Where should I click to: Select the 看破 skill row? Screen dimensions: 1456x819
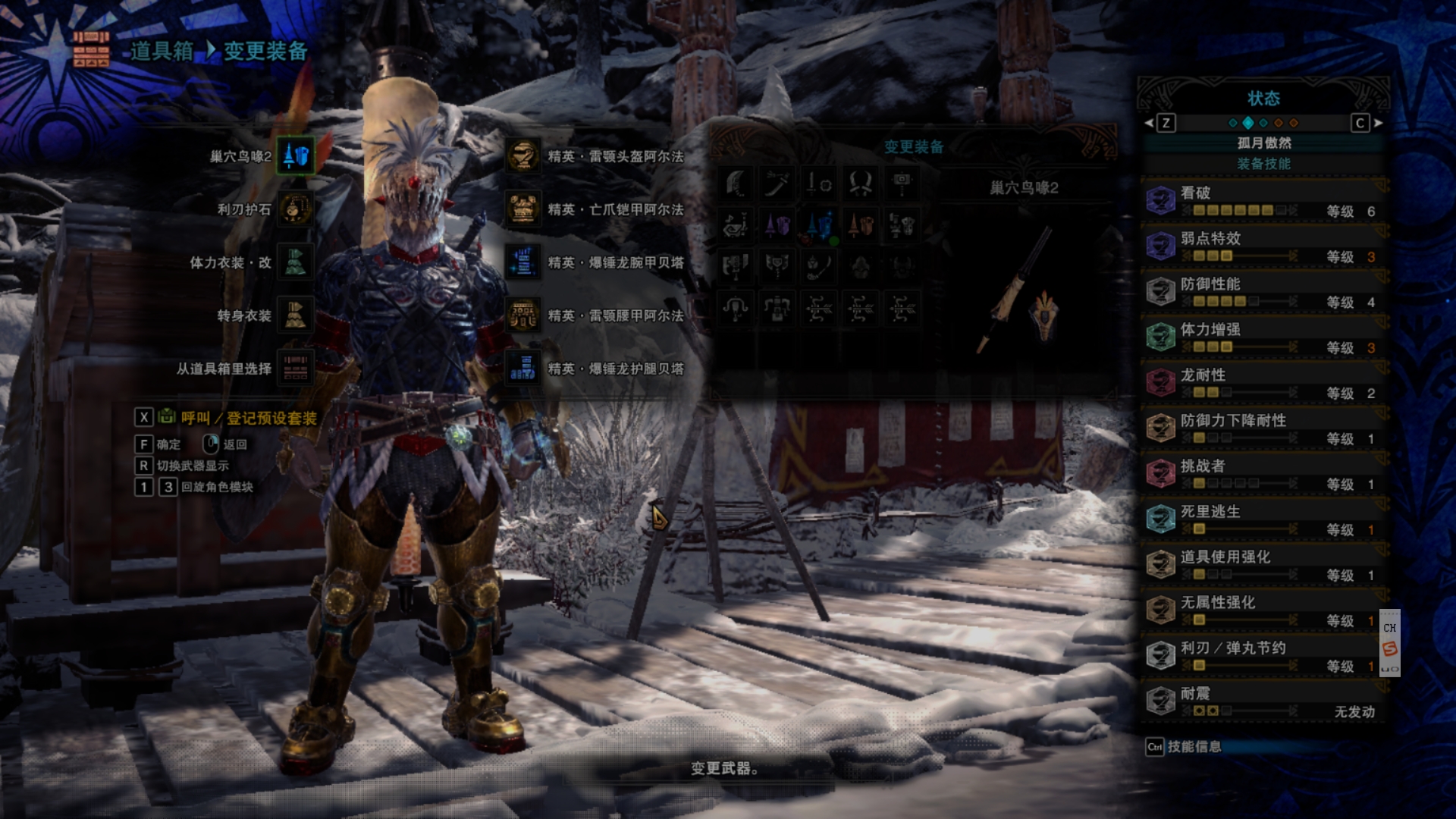tap(1263, 201)
